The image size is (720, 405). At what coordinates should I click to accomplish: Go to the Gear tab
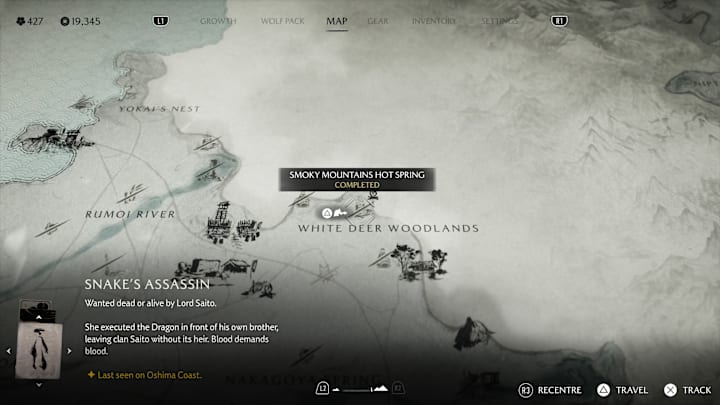[x=378, y=21]
